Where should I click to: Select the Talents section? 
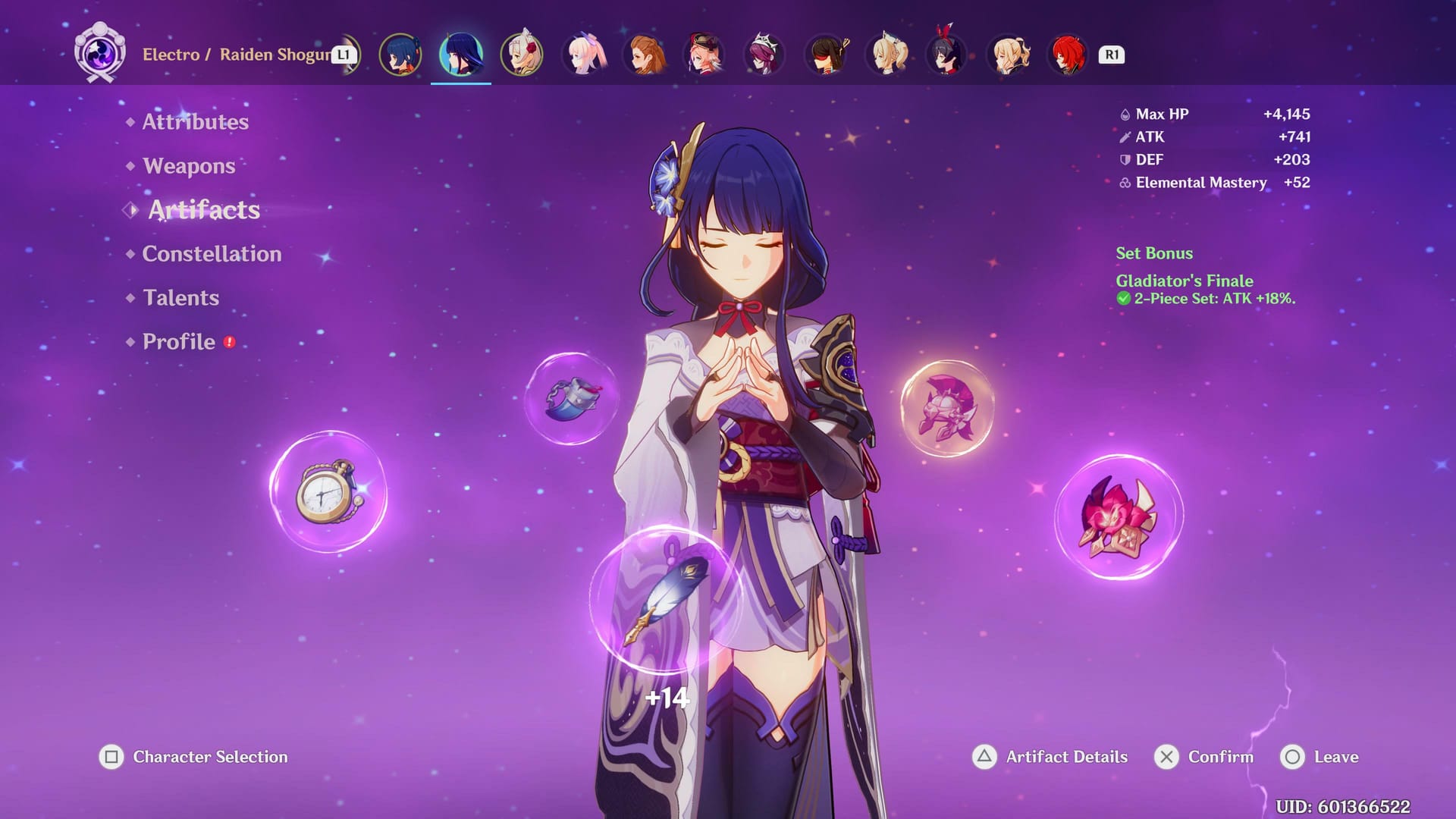(x=180, y=298)
